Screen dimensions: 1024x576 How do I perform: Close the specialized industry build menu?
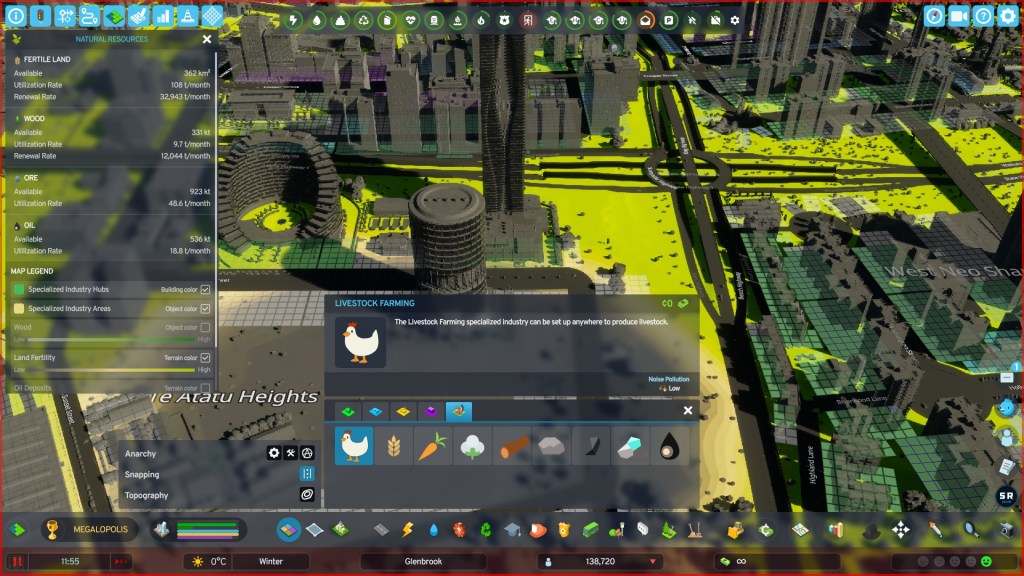point(688,411)
